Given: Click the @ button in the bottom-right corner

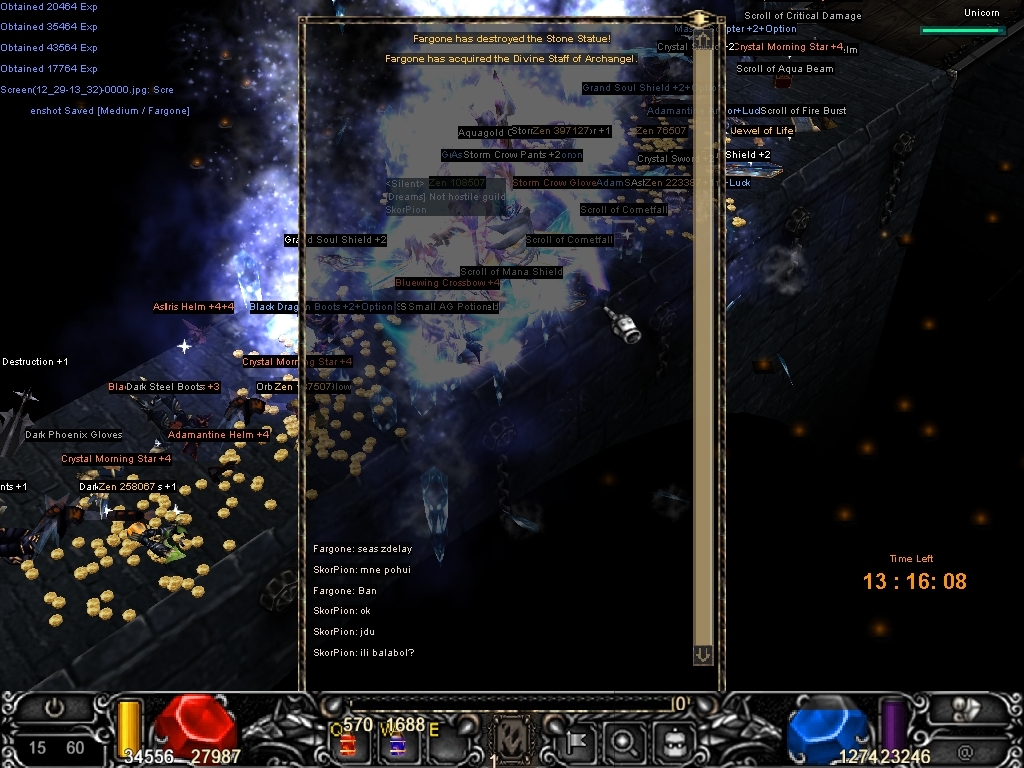Looking at the screenshot, I should [965, 750].
